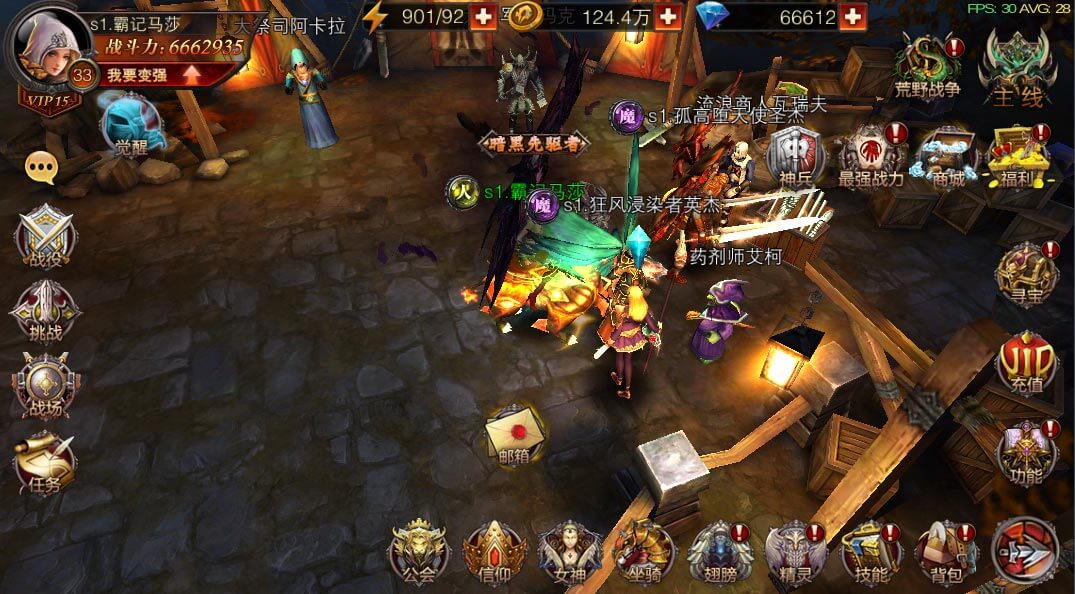The height and width of the screenshot is (594, 1075).
Task: Add more diamonds with the plus button
Action: click(852, 17)
